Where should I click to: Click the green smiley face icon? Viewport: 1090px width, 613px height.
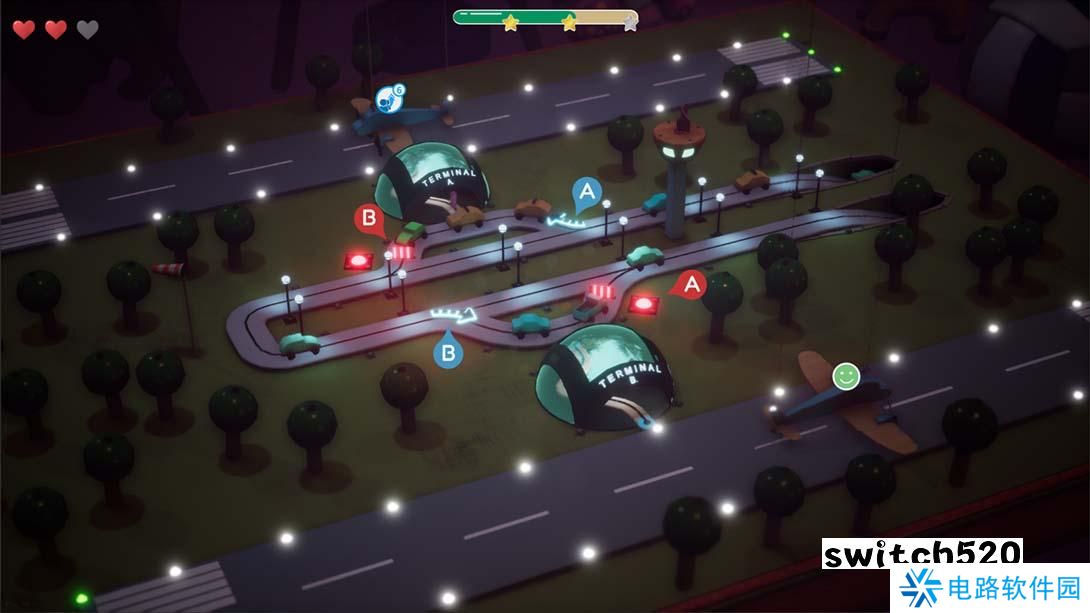point(846,376)
